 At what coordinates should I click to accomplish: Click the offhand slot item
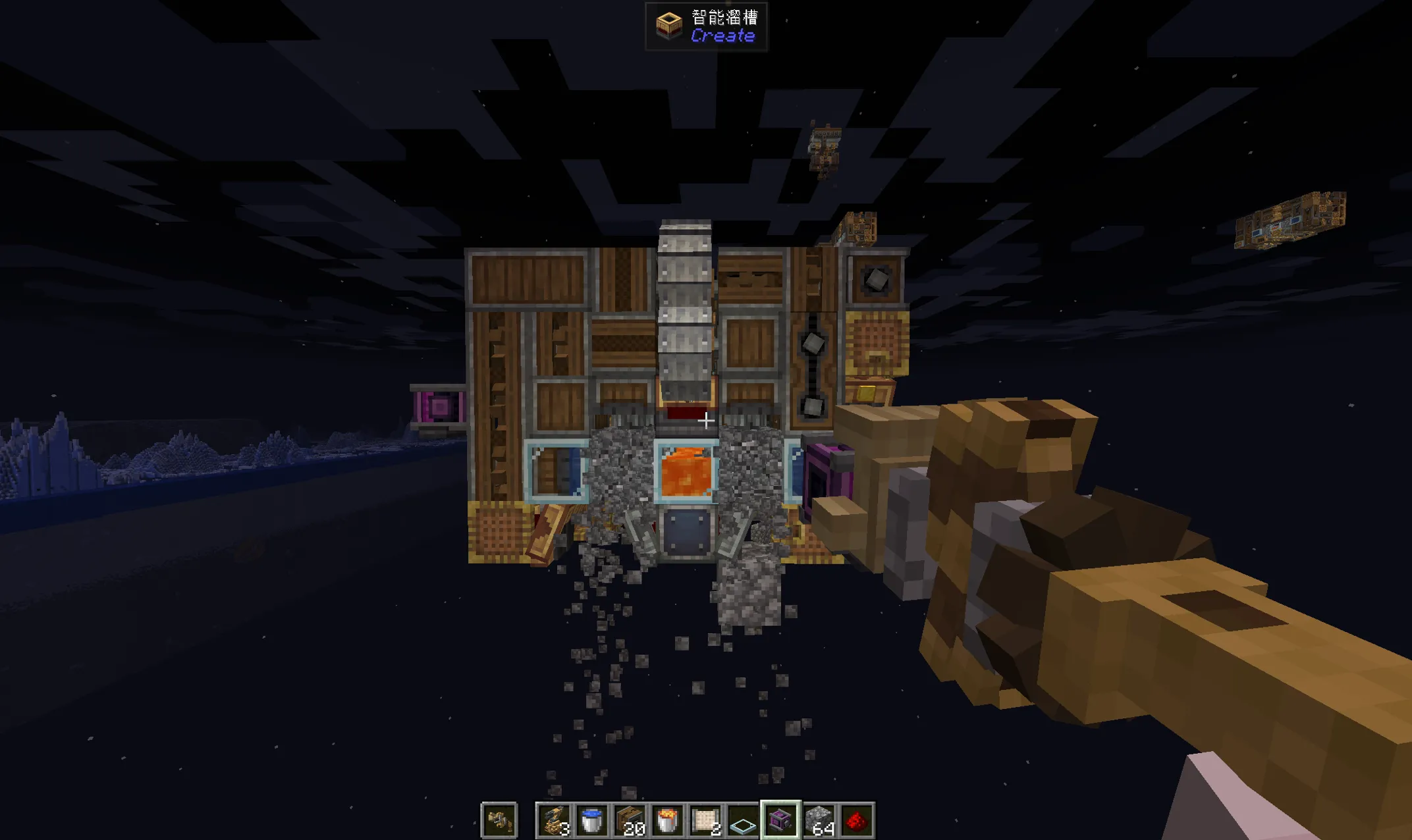[499, 820]
